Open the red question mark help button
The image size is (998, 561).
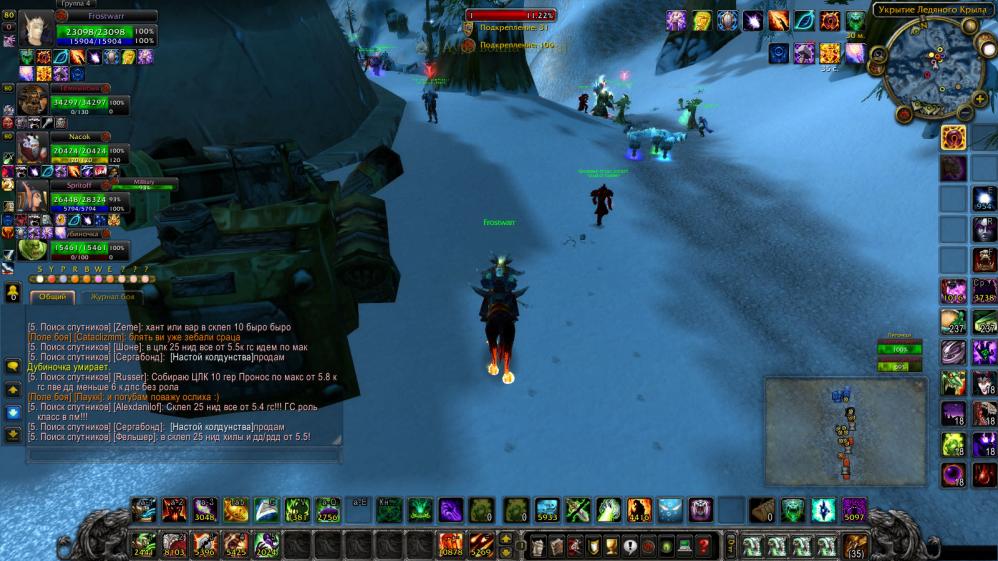(703, 546)
